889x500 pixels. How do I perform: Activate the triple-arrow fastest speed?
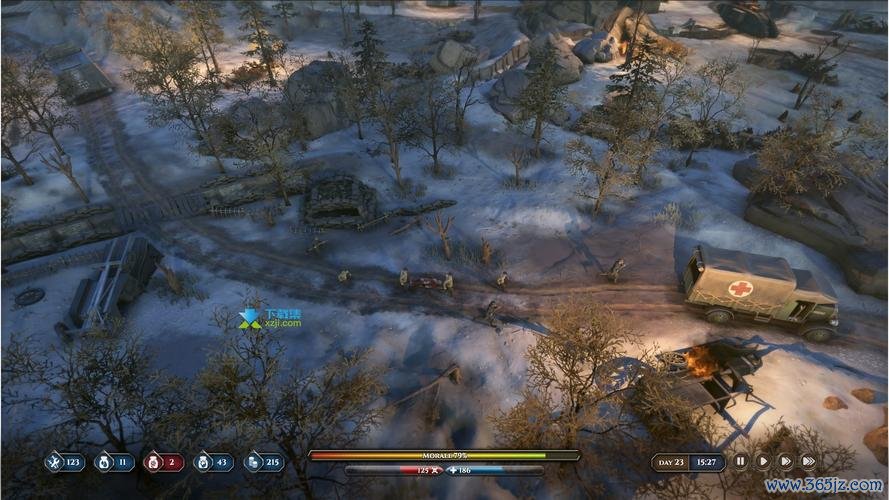coord(808,461)
